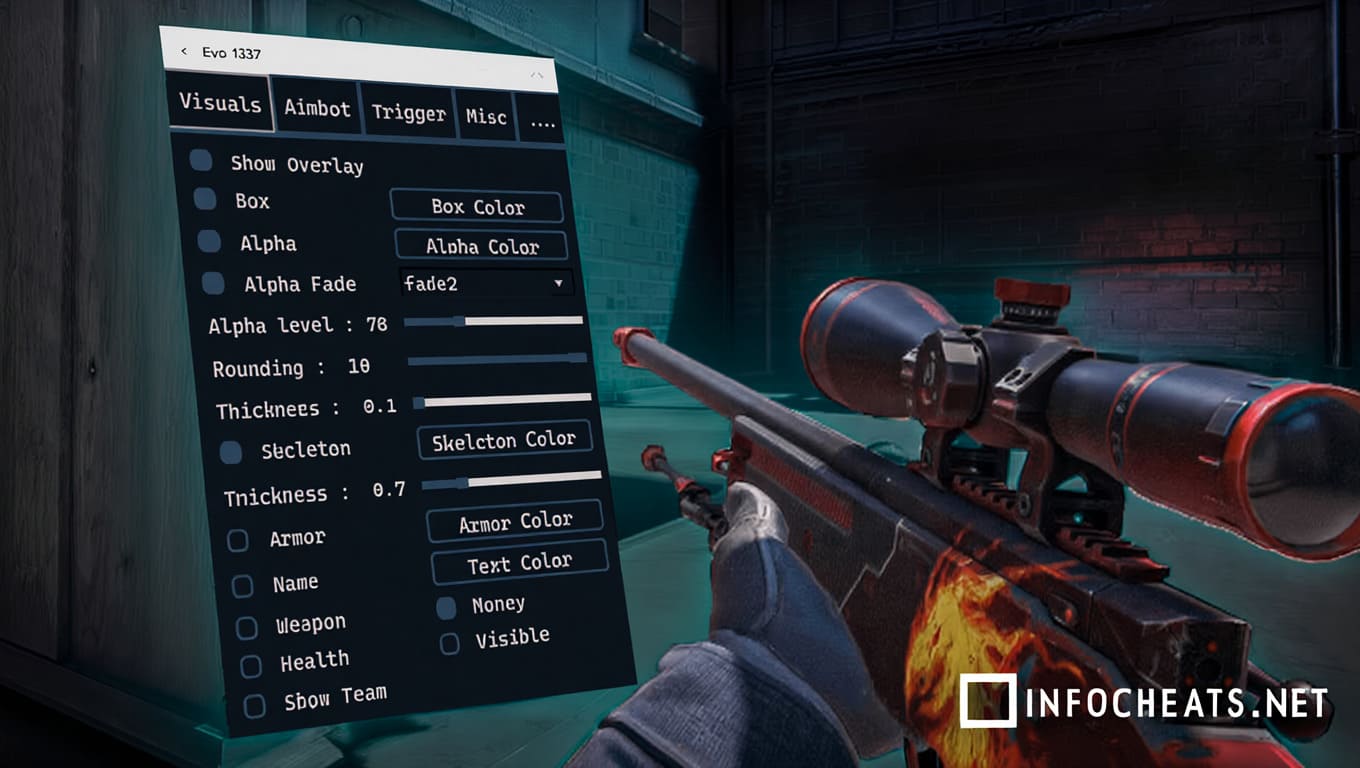The height and width of the screenshot is (768, 1360).
Task: Choose the Skeleton Color button
Action: (x=504, y=440)
